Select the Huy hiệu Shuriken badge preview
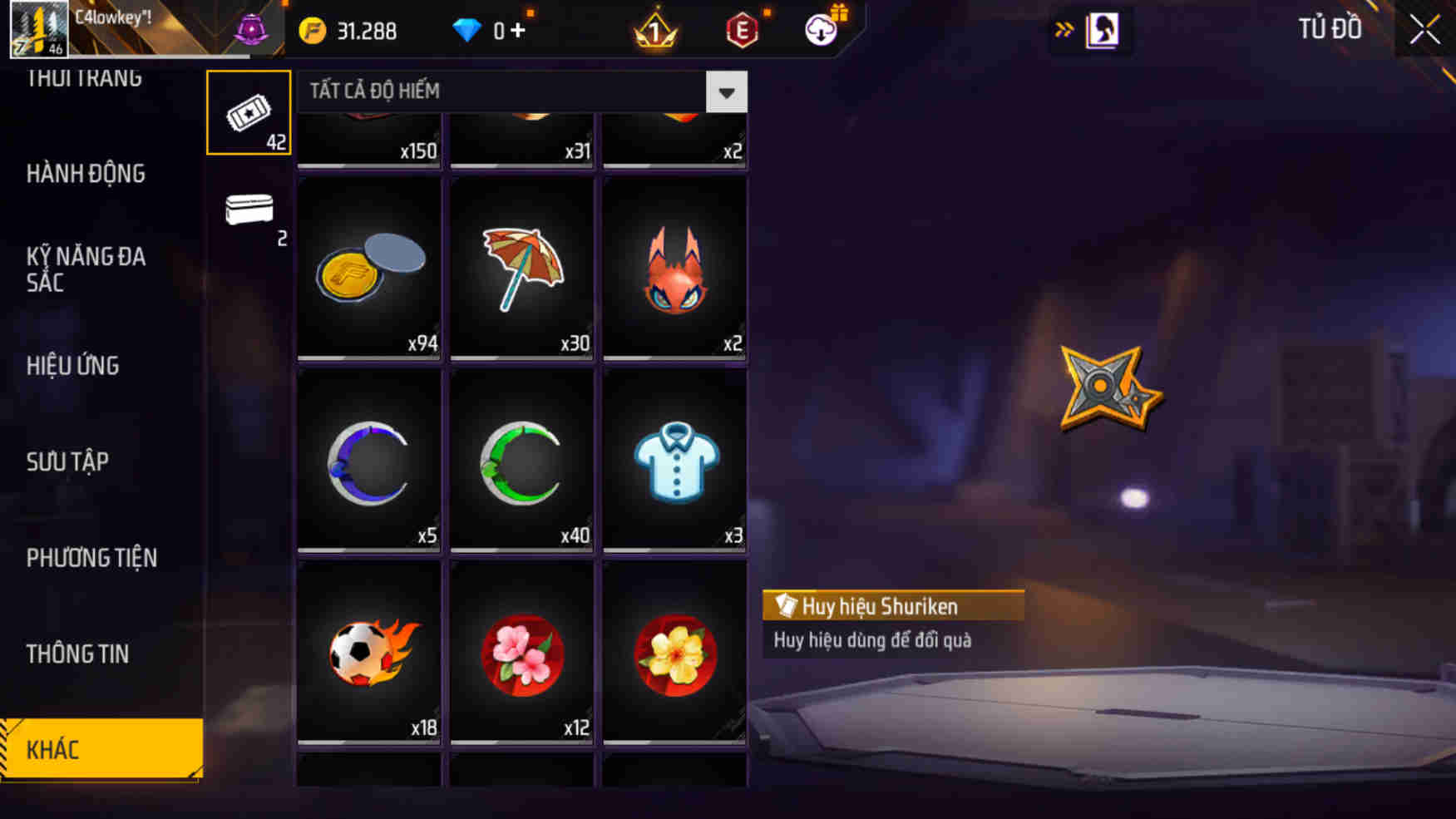Screen dimensions: 1456x819 coord(1106,388)
